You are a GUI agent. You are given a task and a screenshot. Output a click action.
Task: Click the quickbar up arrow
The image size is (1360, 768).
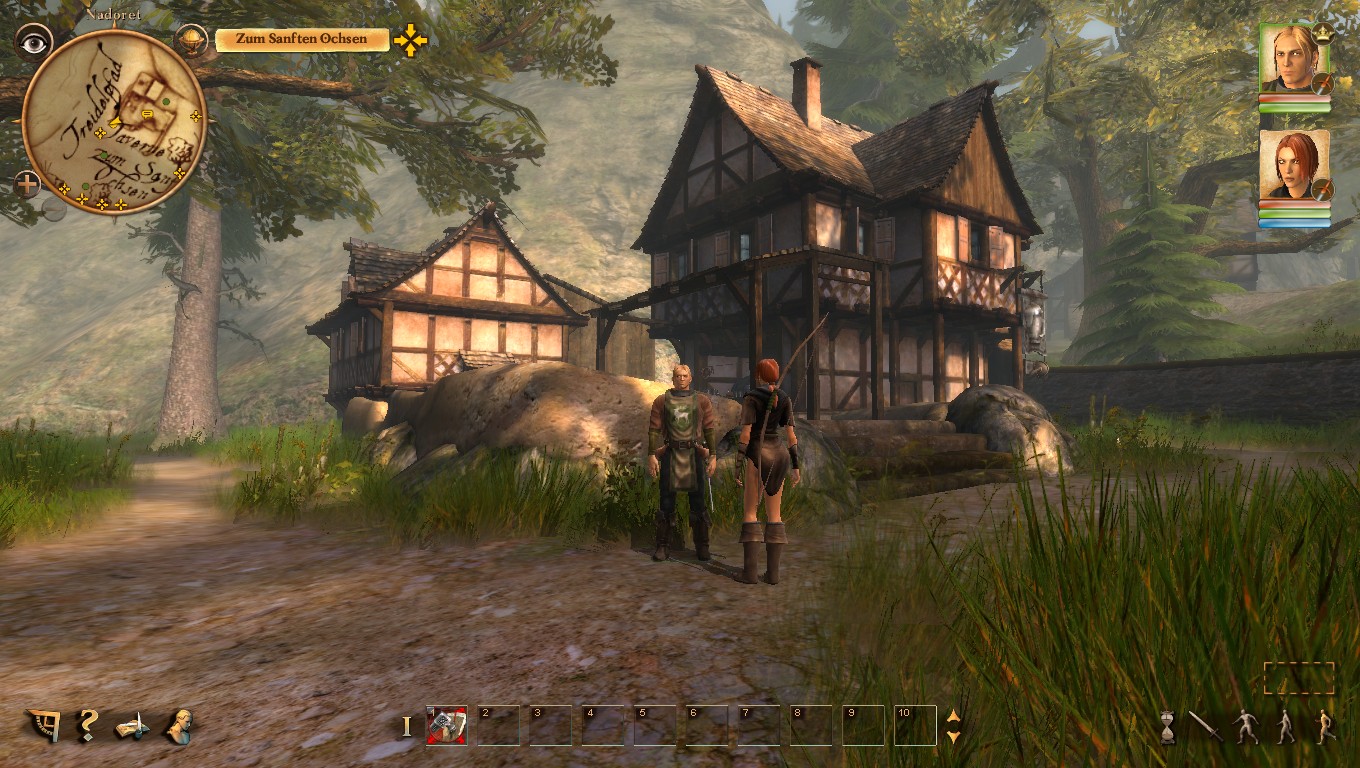pos(953,716)
